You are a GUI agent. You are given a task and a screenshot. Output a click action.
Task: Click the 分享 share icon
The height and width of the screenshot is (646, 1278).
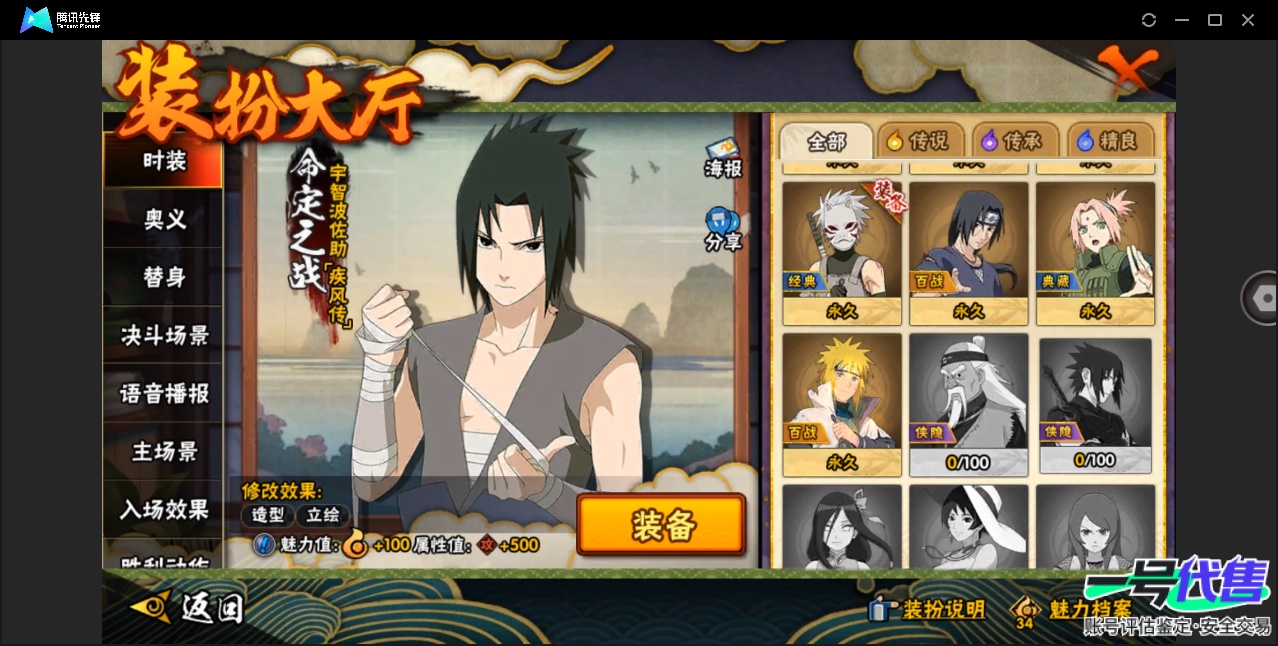tap(723, 230)
